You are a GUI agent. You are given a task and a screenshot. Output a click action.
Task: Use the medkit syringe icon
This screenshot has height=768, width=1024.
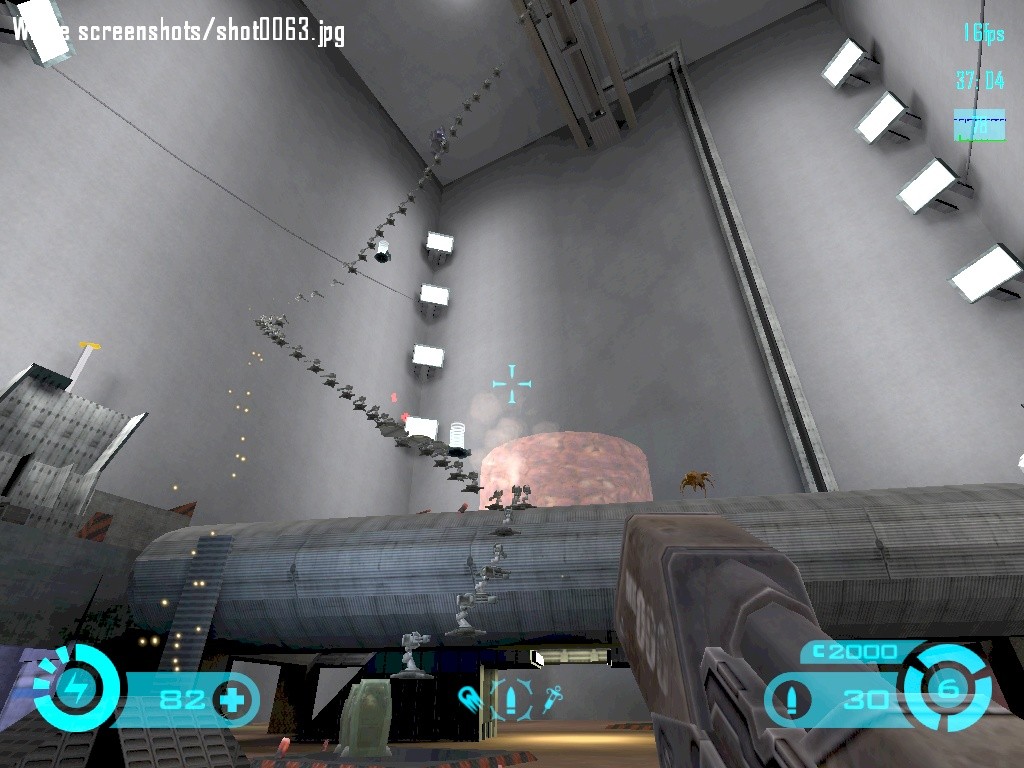[553, 698]
